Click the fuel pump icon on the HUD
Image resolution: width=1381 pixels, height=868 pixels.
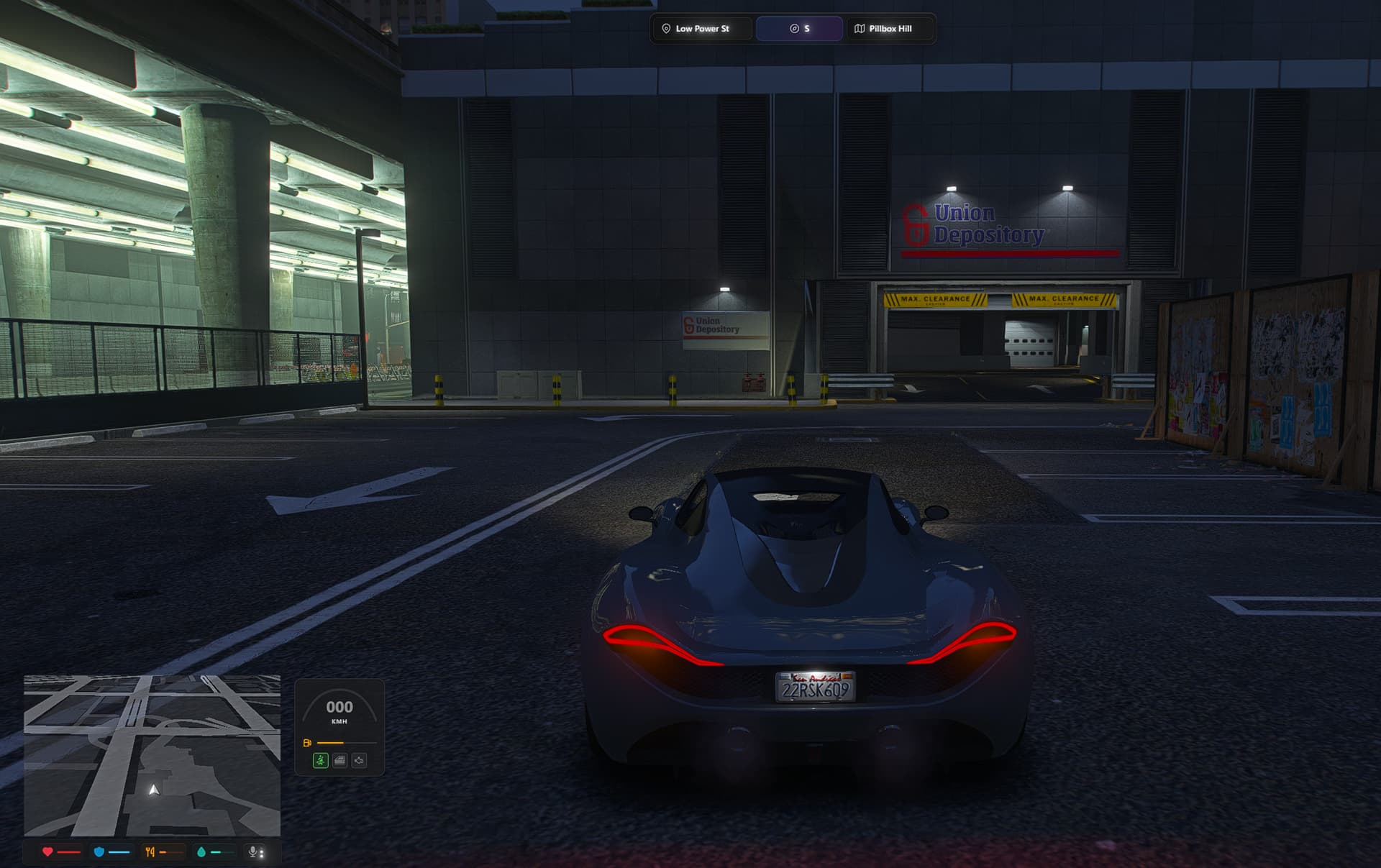[x=307, y=743]
